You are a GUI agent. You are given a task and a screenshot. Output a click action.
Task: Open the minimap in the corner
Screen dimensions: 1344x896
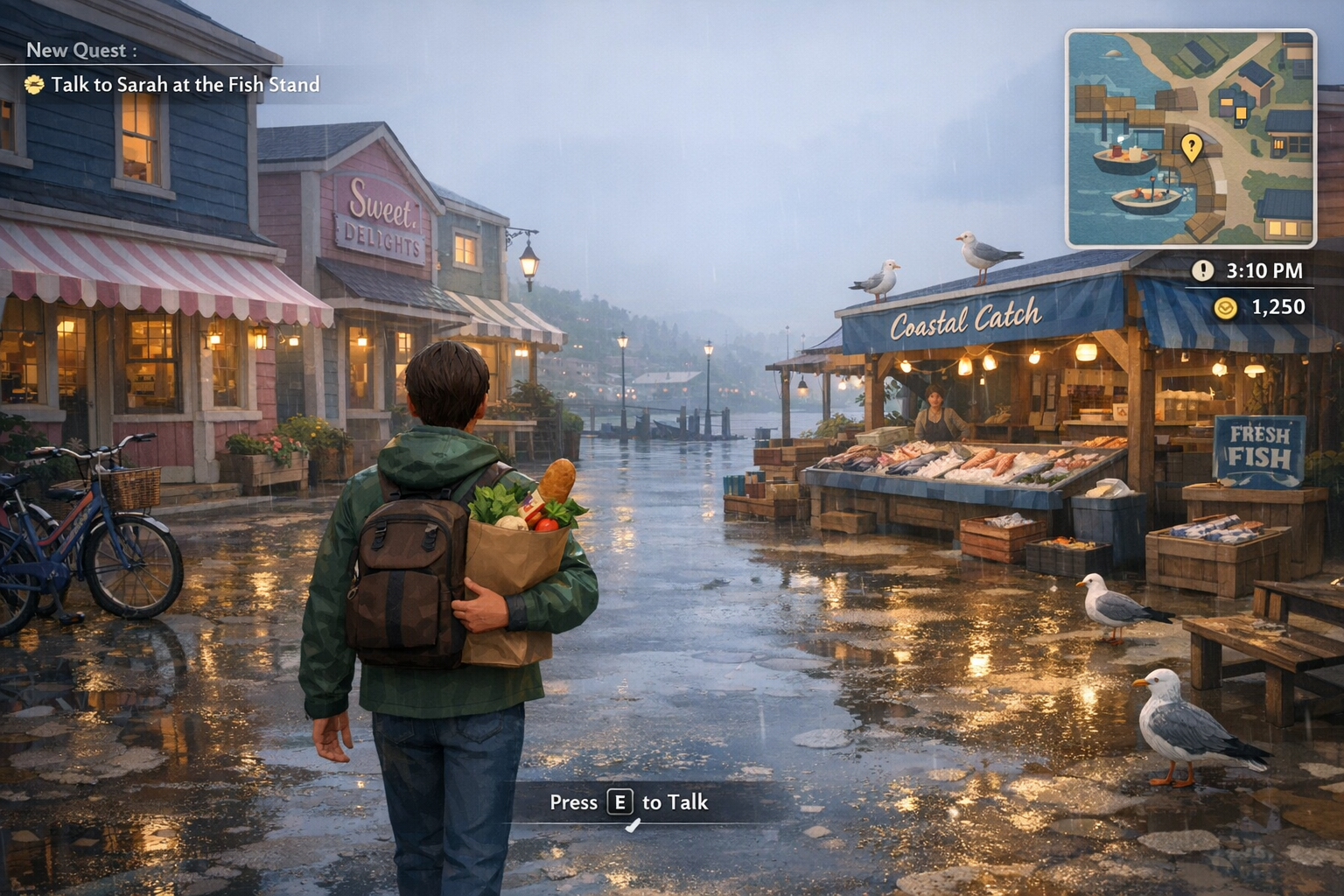(1190, 138)
